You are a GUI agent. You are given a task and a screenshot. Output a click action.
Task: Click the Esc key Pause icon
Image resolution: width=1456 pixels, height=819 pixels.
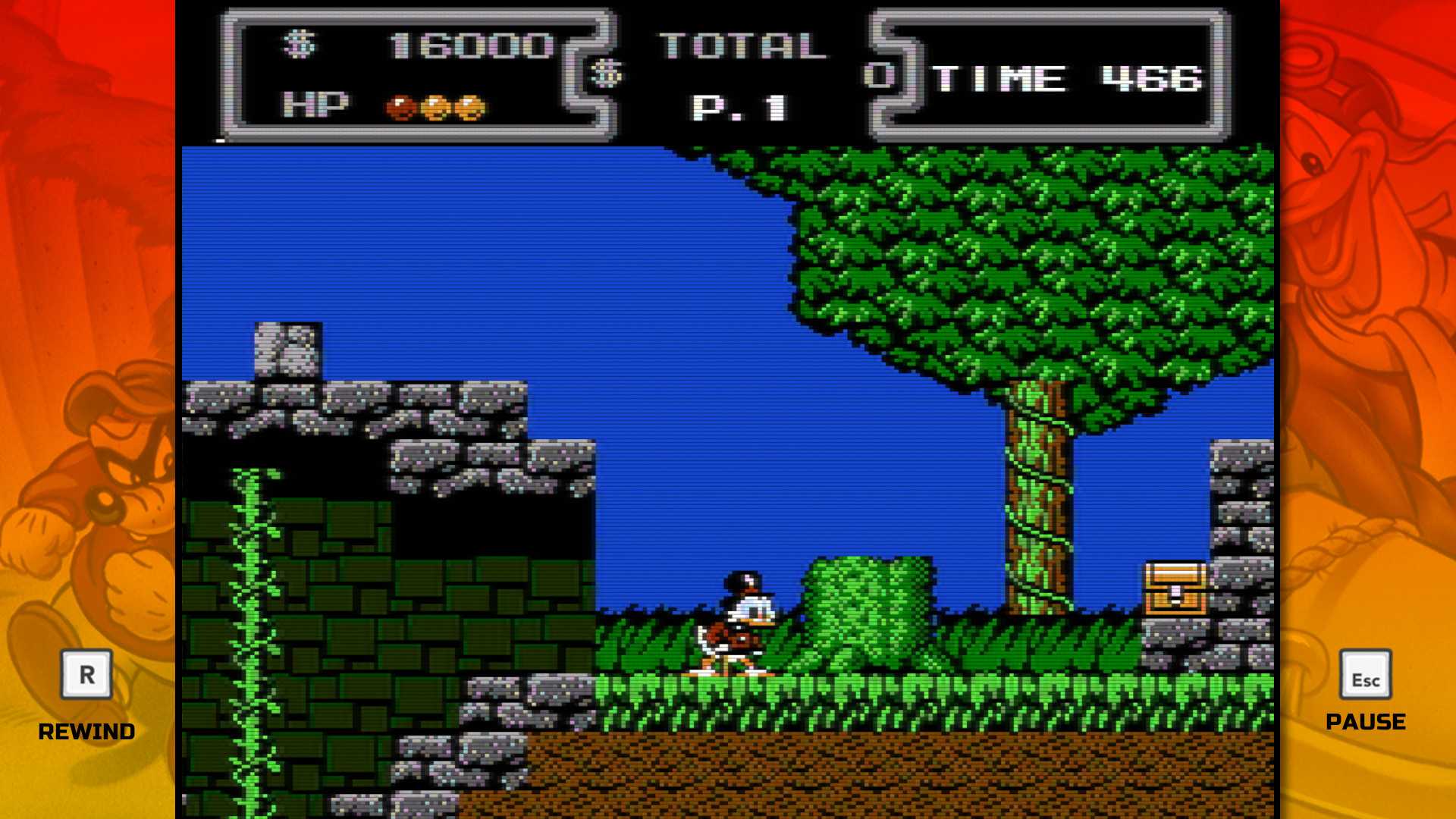(x=1366, y=673)
